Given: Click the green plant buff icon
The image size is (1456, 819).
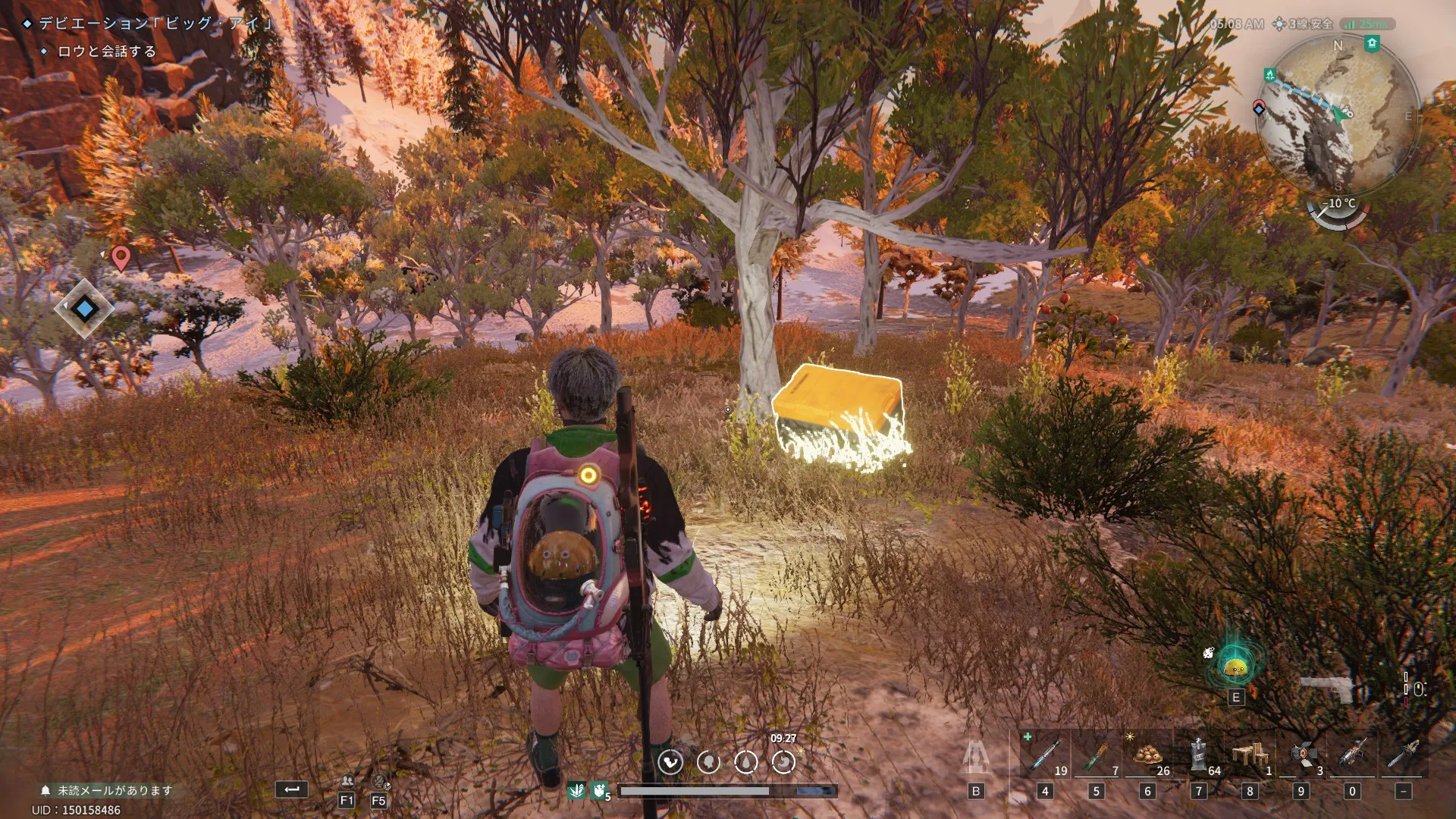Looking at the screenshot, I should coord(576,791).
